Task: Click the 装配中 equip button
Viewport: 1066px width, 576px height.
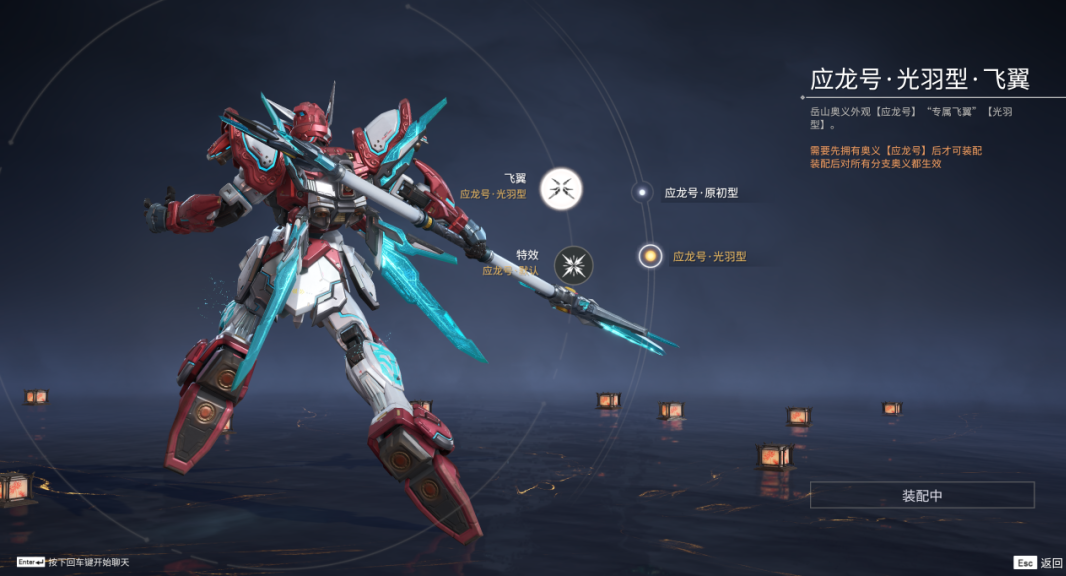Action: 921,495
